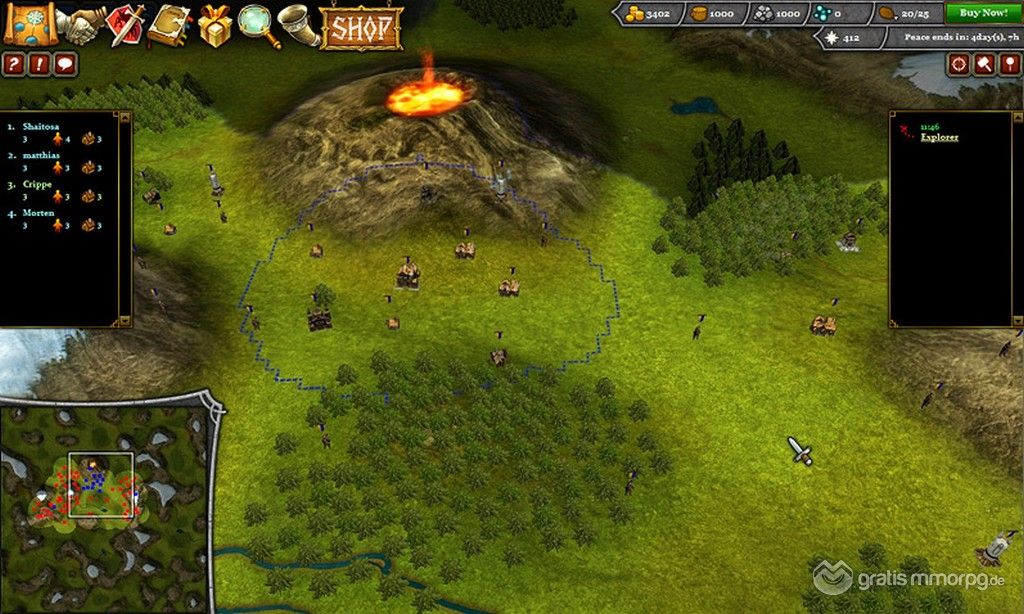
Task: Open help with the question mark button
Action: coord(14,65)
